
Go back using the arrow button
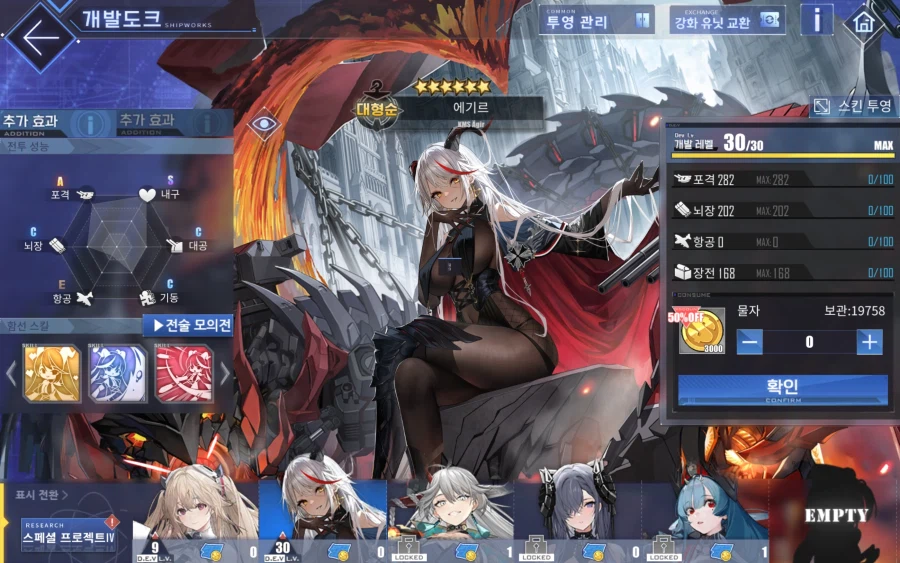(40, 36)
